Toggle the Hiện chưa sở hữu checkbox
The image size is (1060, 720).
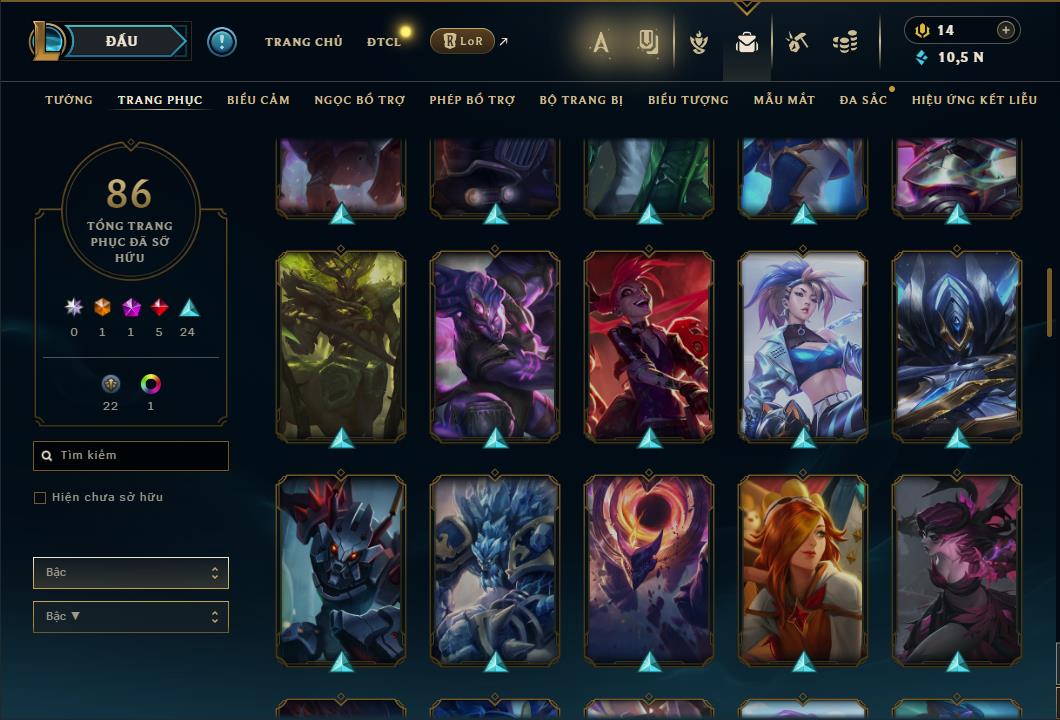[x=40, y=498]
